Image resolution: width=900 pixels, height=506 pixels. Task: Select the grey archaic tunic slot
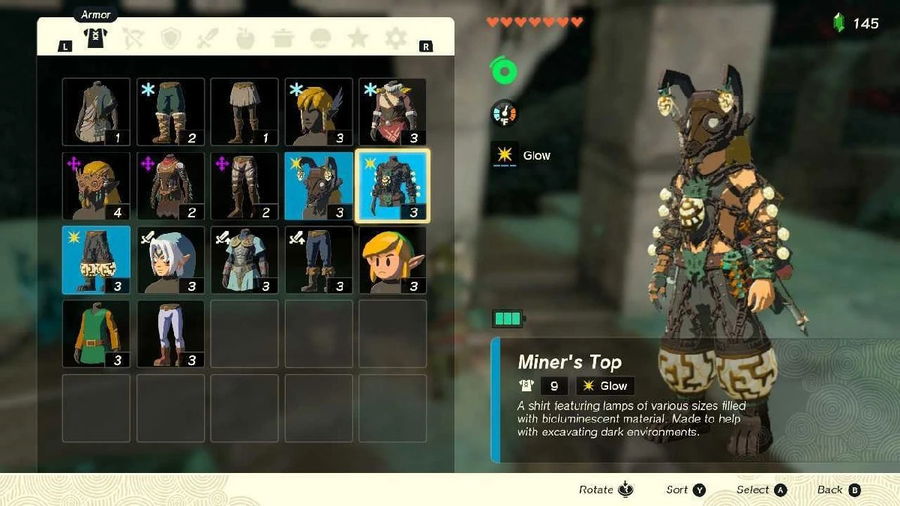tap(97, 112)
